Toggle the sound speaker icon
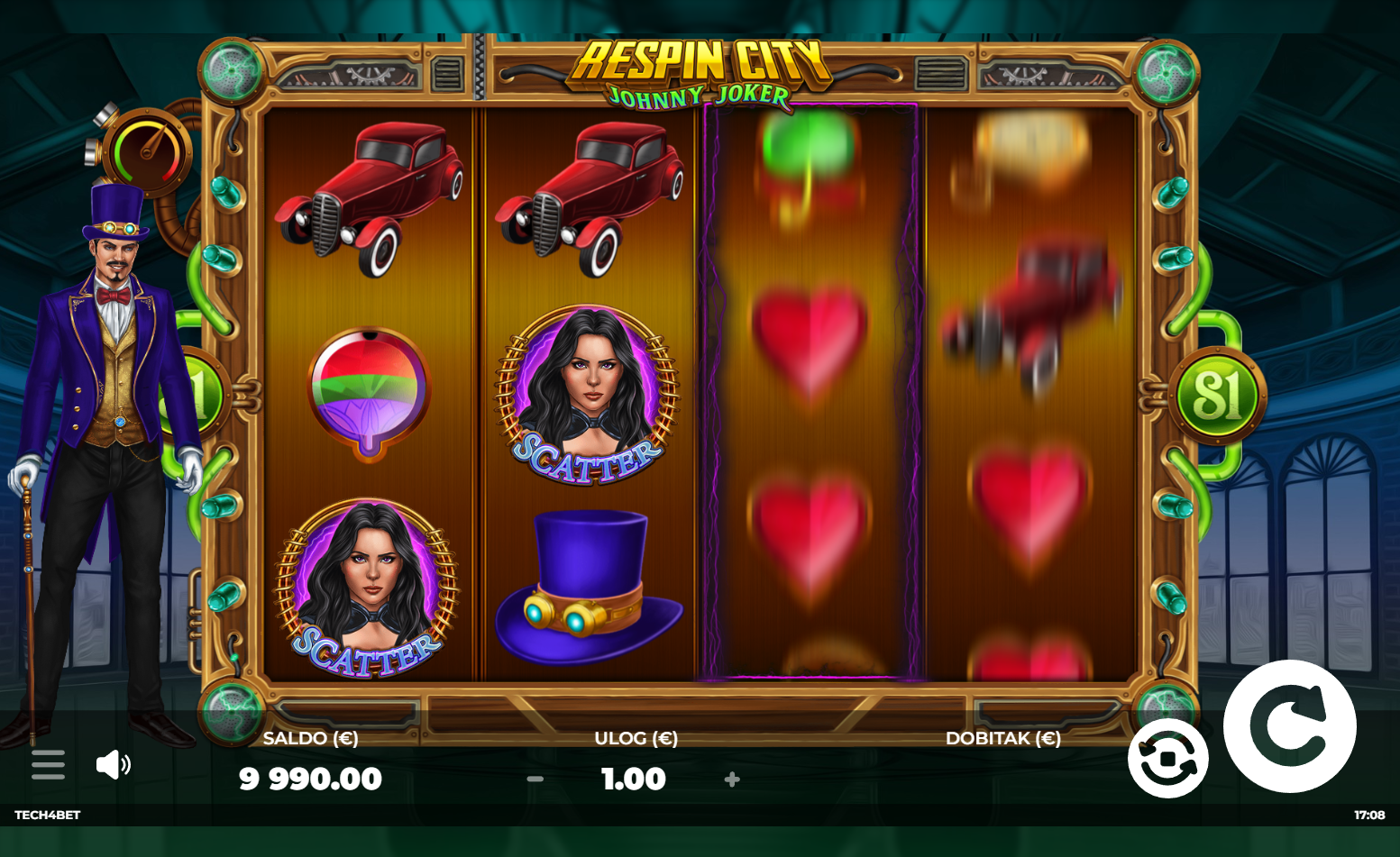 [x=113, y=765]
